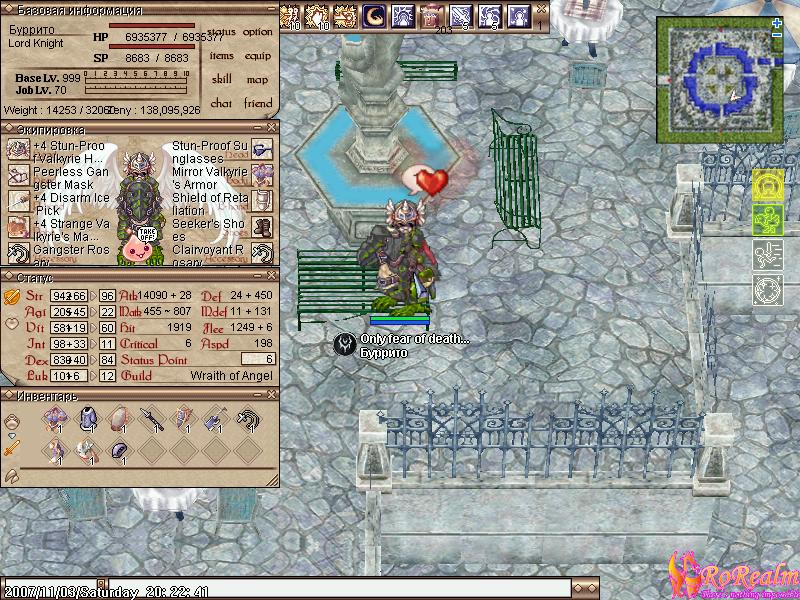Raise the Dex stat with its arrow
Viewport: 800px width, 600px height.
click(92, 360)
